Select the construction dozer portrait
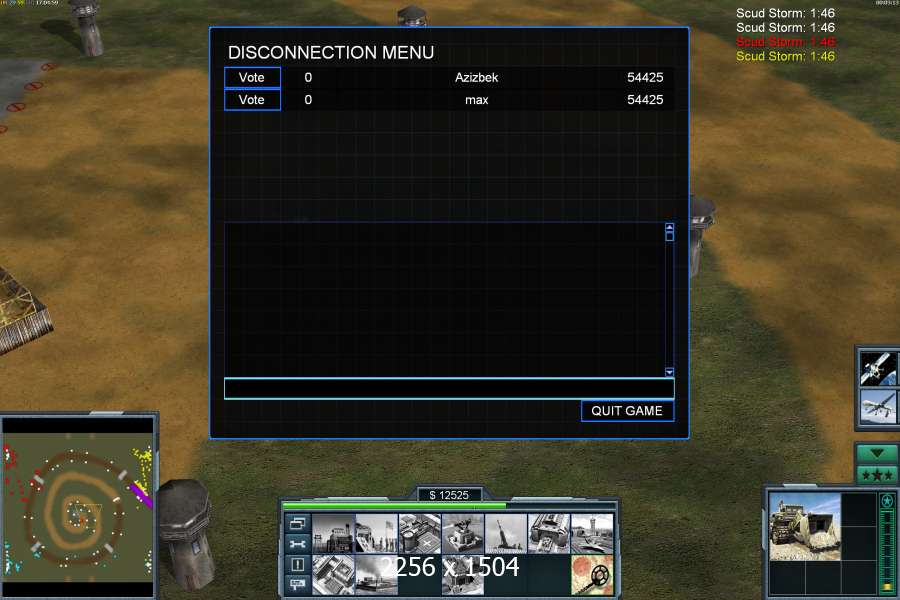 pos(806,525)
